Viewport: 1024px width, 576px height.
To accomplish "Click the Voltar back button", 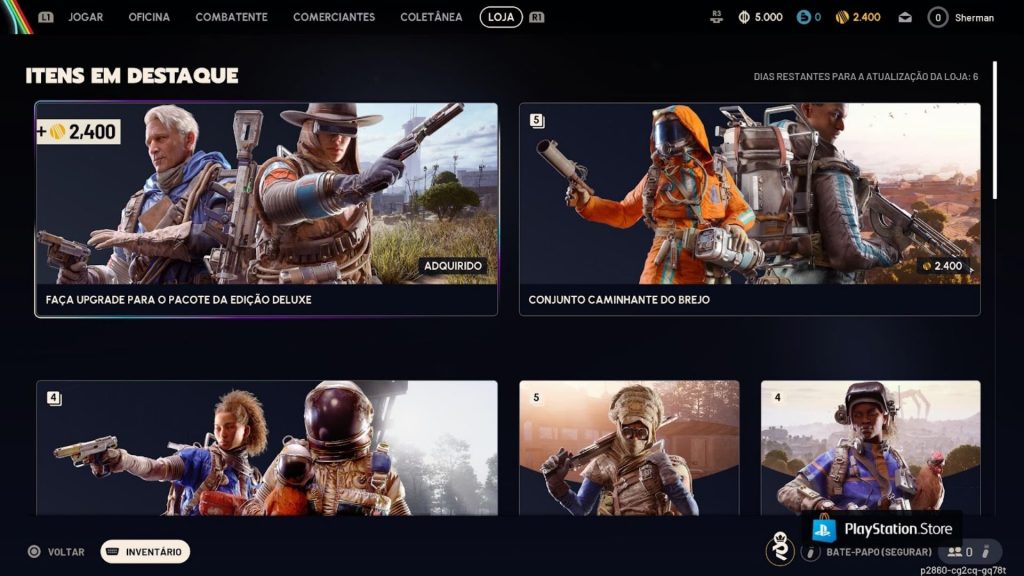I will pyautogui.click(x=56, y=551).
